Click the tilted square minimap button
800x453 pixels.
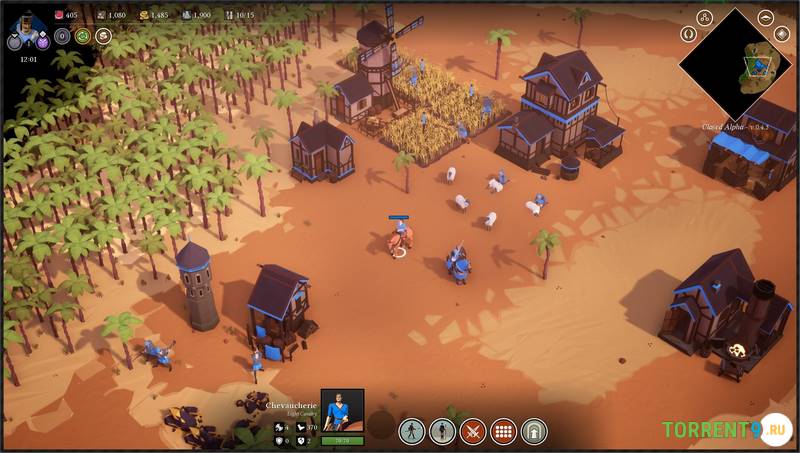[x=782, y=33]
